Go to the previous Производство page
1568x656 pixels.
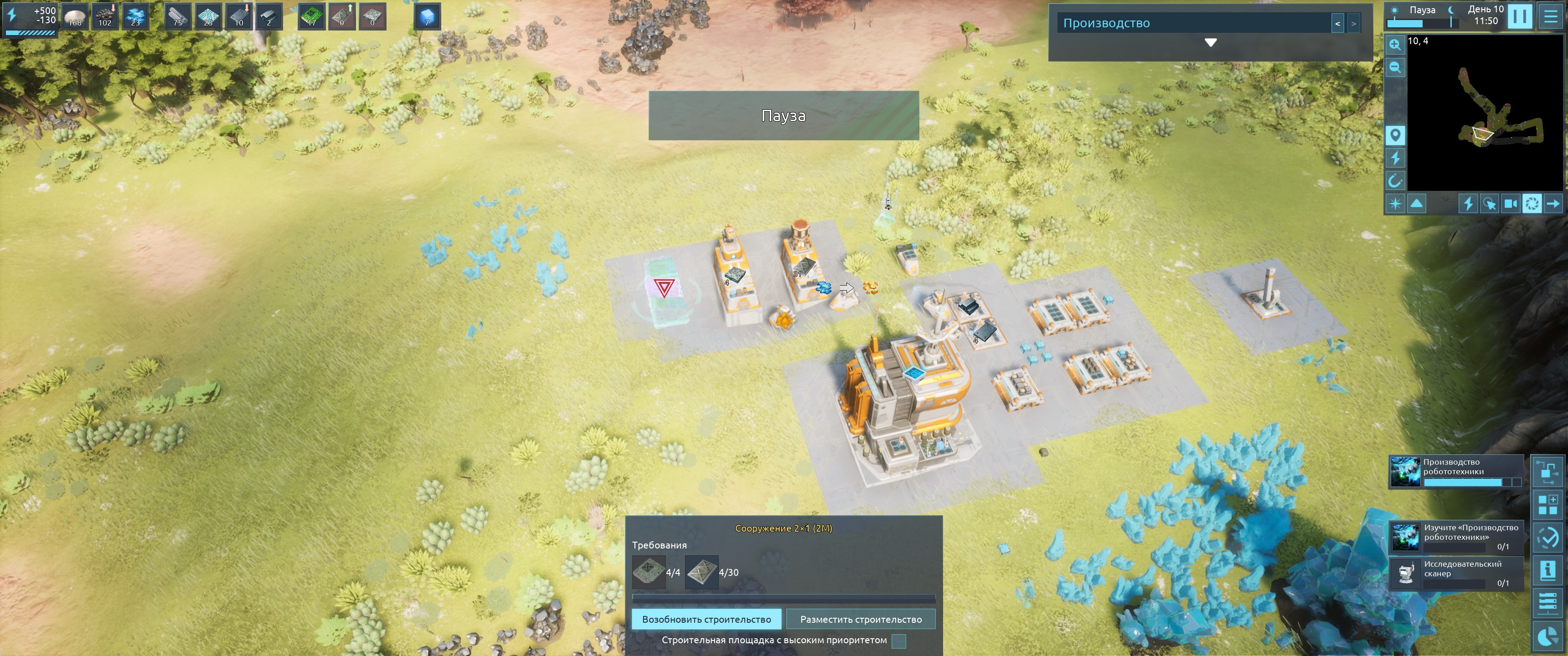[1337, 24]
